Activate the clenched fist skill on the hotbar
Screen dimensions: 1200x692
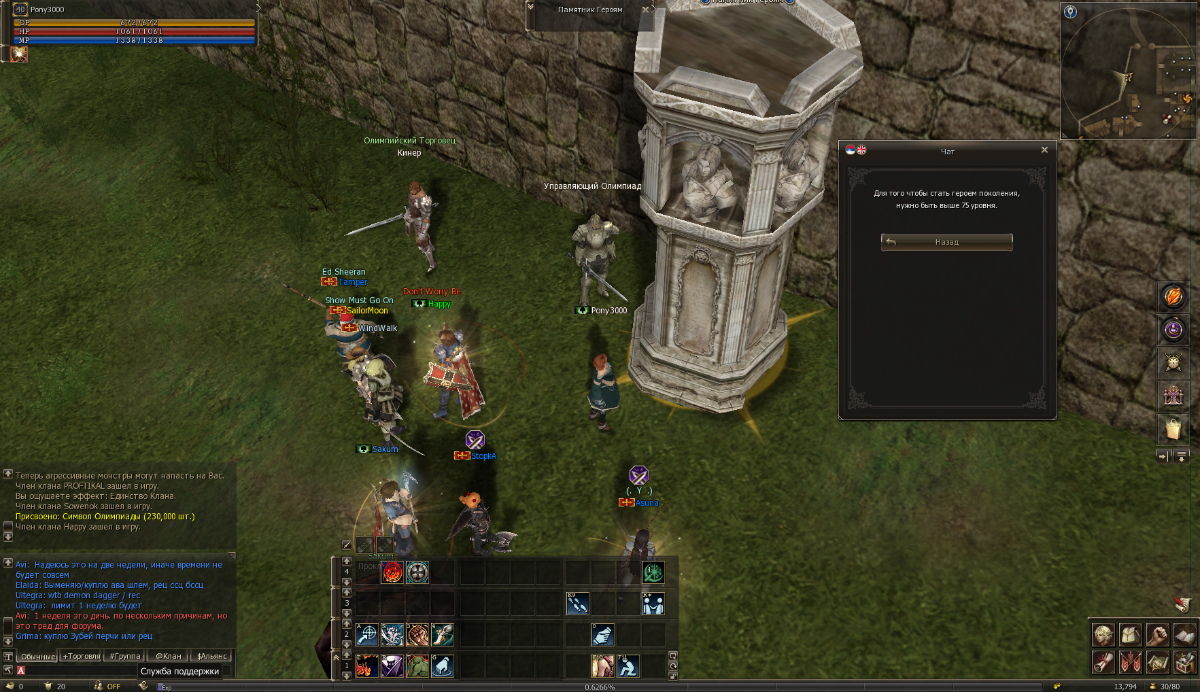click(417, 635)
